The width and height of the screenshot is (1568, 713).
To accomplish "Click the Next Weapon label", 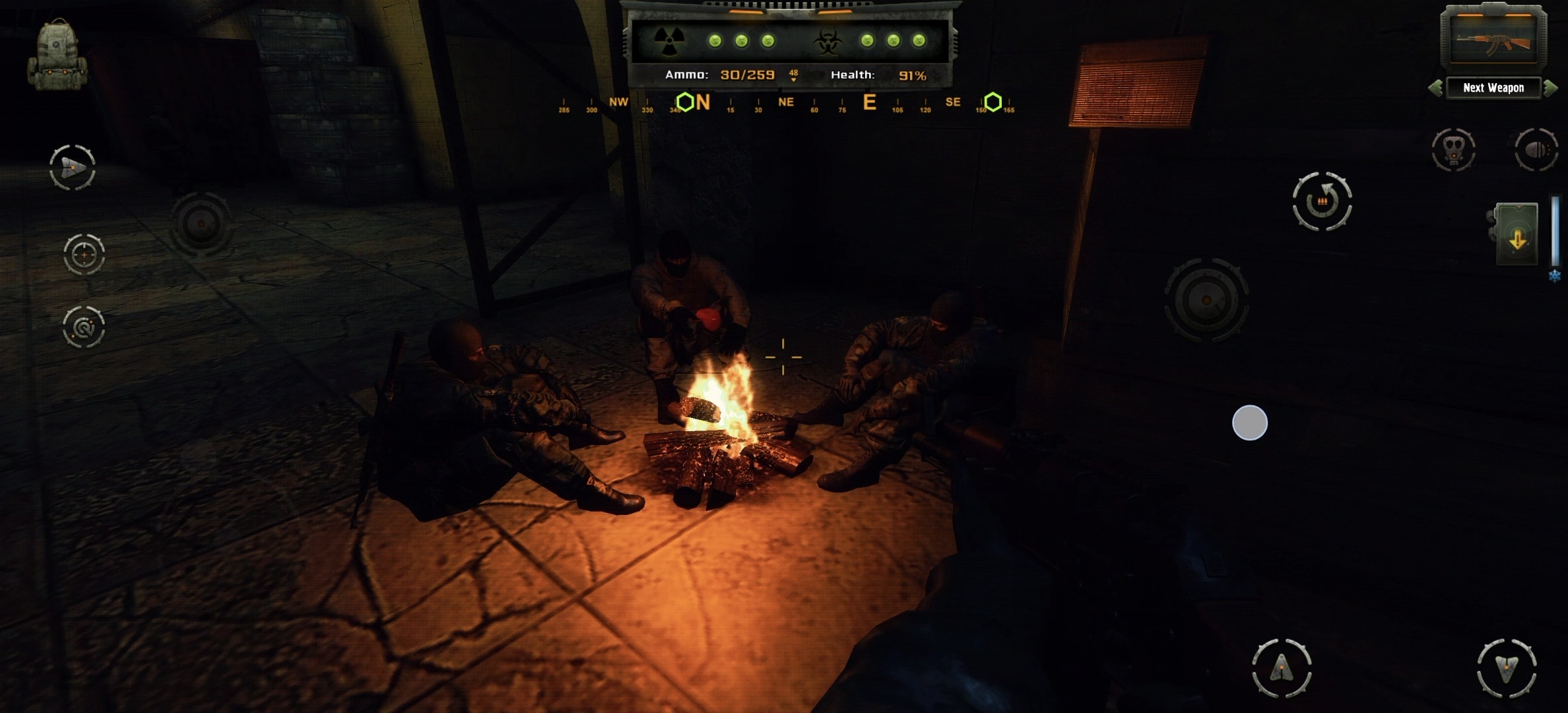I will pos(1493,88).
